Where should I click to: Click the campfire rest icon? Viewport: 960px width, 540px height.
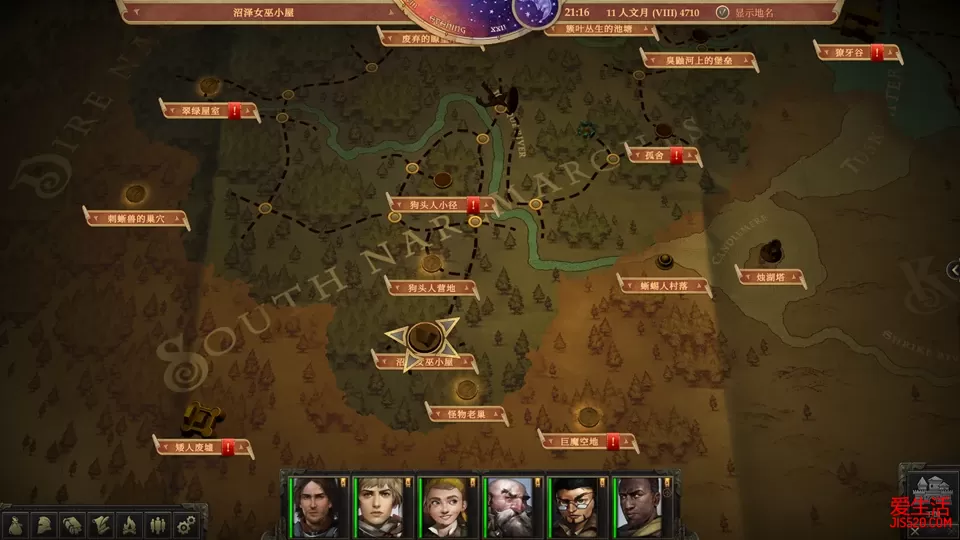pyautogui.click(x=129, y=524)
